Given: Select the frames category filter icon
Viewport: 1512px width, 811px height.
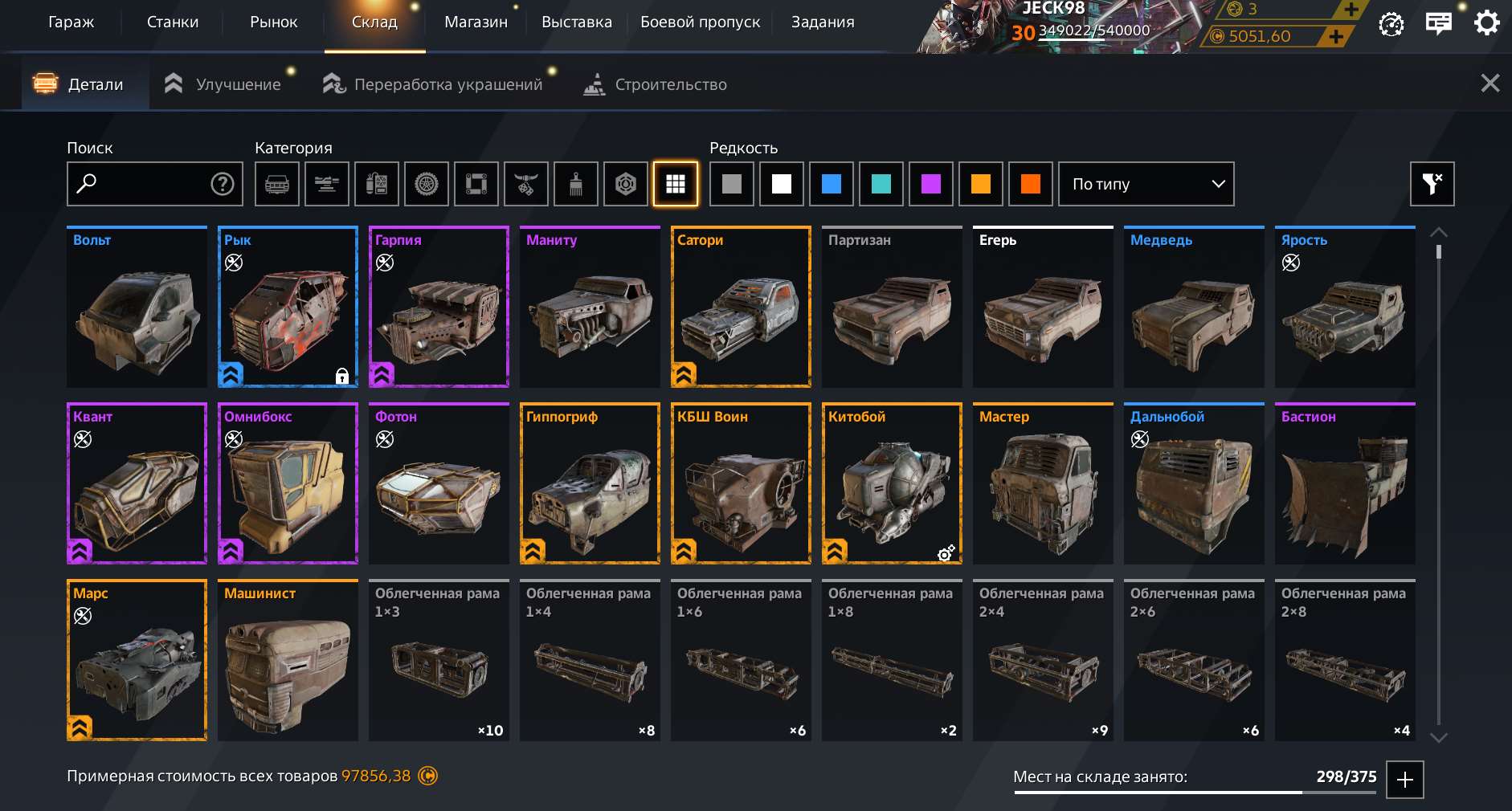Looking at the screenshot, I should (476, 184).
